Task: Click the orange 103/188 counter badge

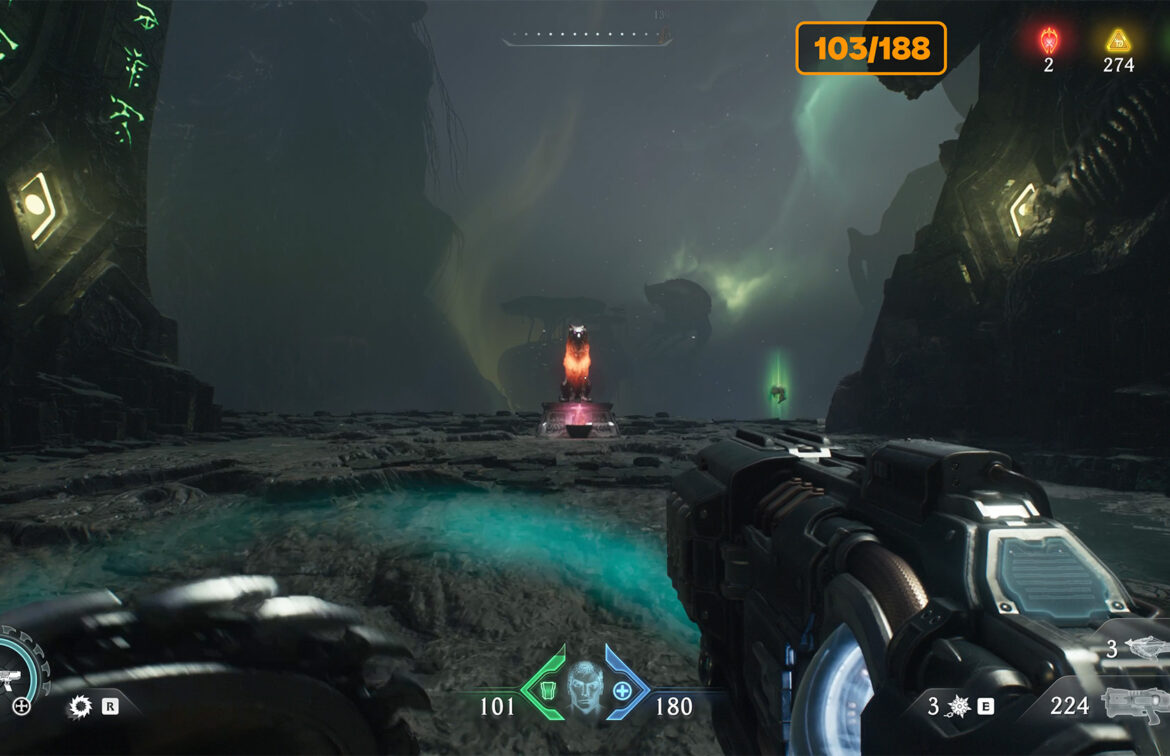Action: 871,48
